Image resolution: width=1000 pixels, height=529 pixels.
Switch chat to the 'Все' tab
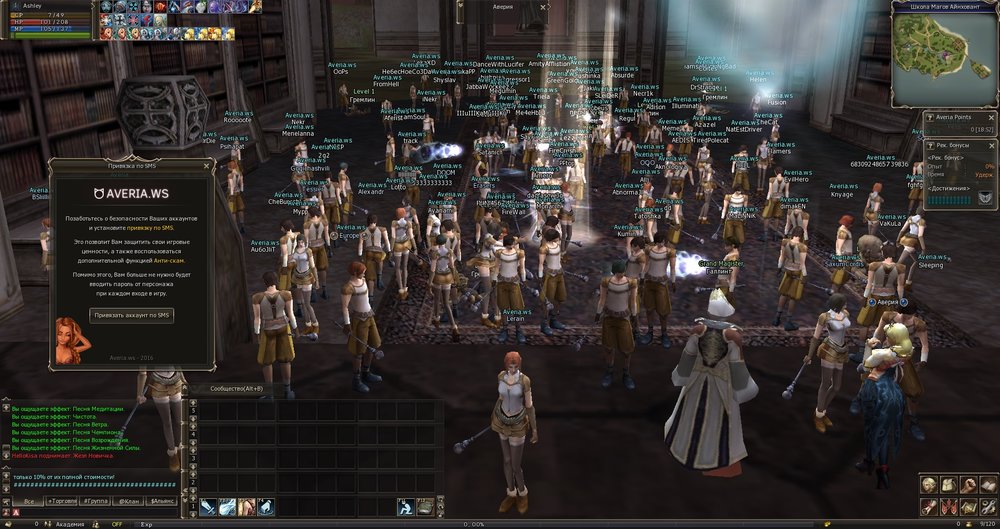pos(29,500)
